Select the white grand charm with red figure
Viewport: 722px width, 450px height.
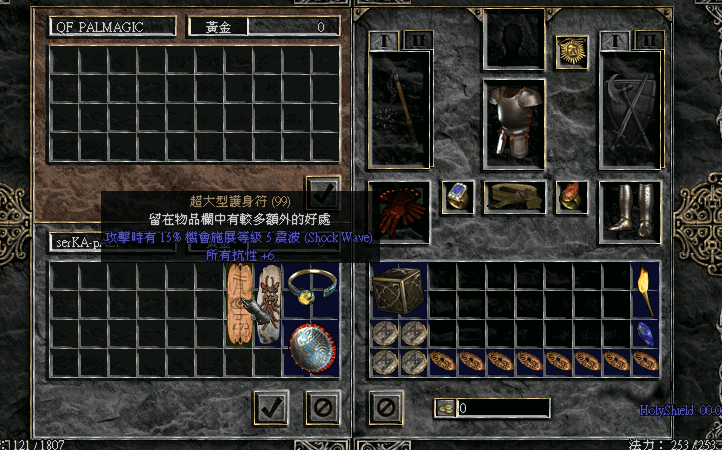click(x=267, y=305)
